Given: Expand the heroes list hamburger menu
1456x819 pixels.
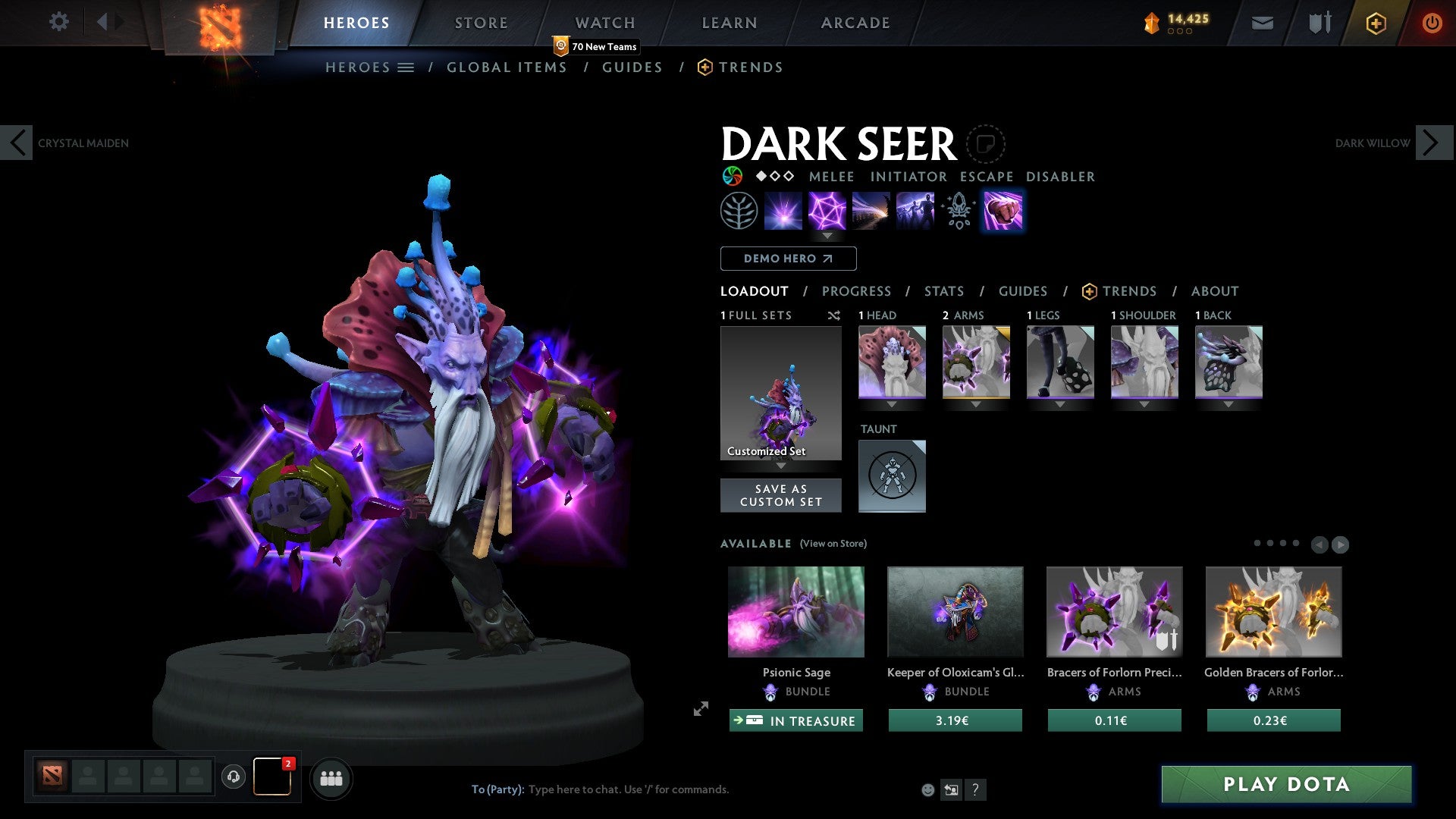Looking at the screenshot, I should [406, 67].
